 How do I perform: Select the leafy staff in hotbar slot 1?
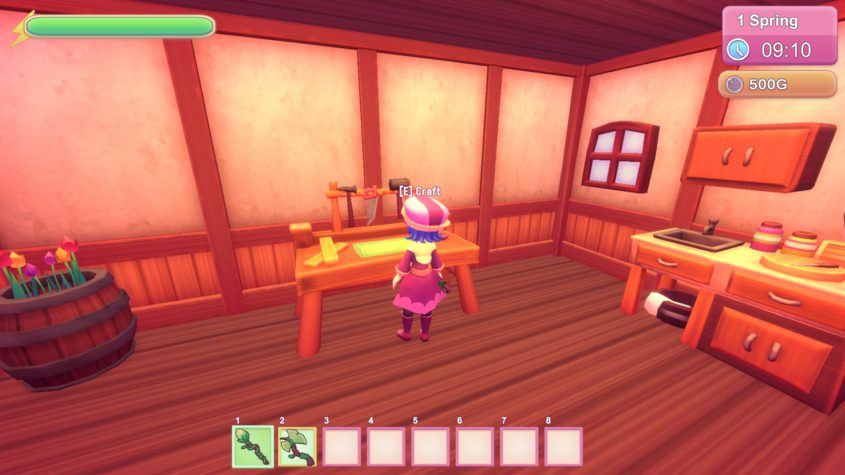(251, 446)
